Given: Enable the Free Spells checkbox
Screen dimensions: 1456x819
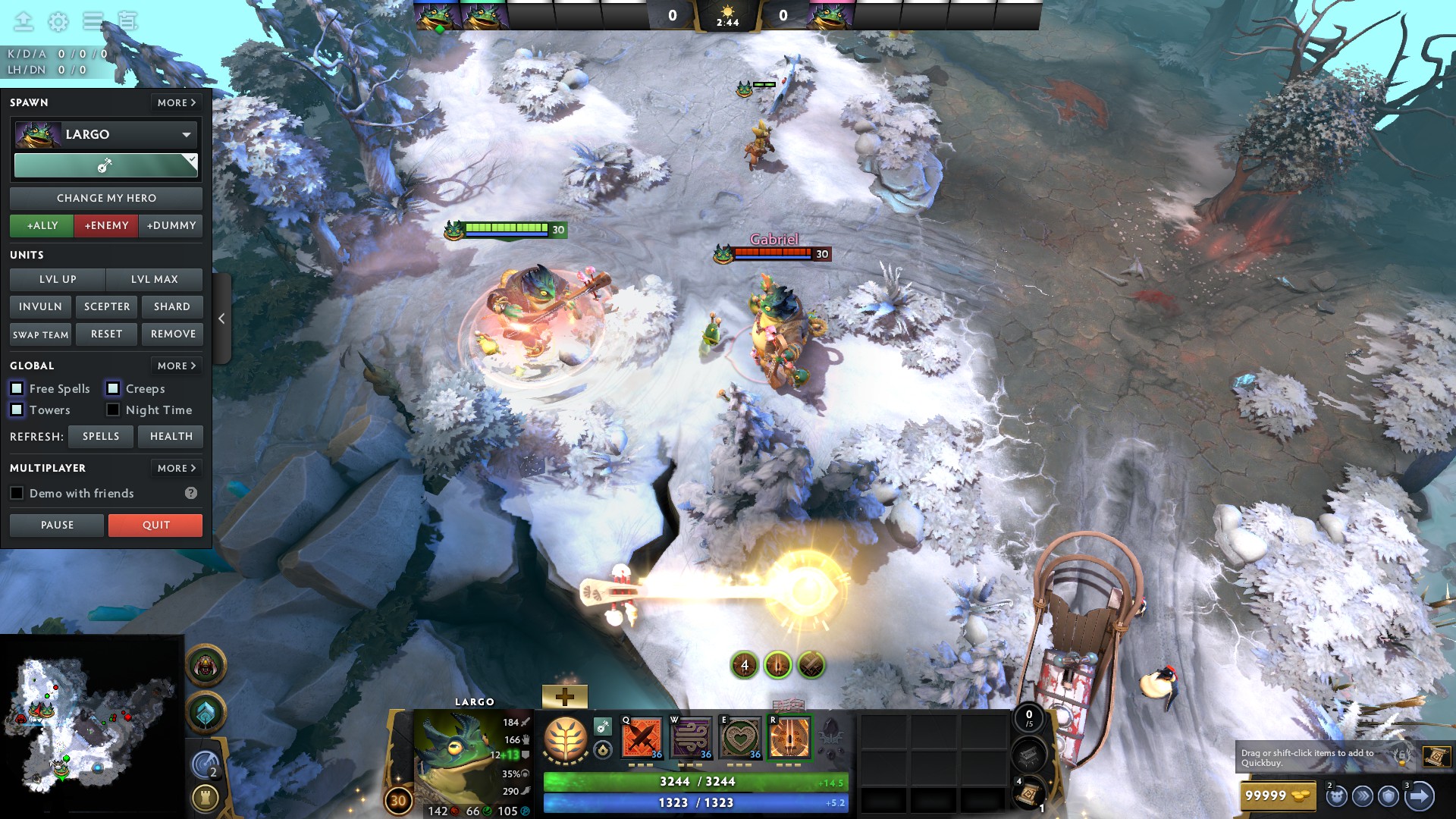Looking at the screenshot, I should [x=17, y=388].
